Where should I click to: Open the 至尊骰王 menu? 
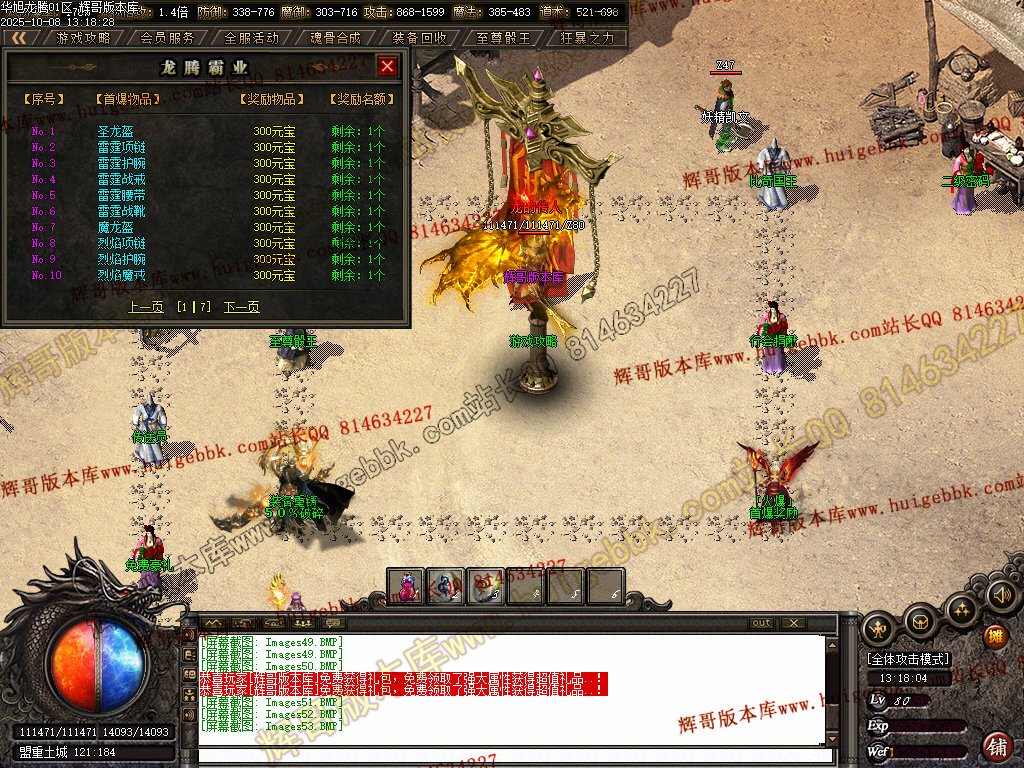[x=503, y=38]
